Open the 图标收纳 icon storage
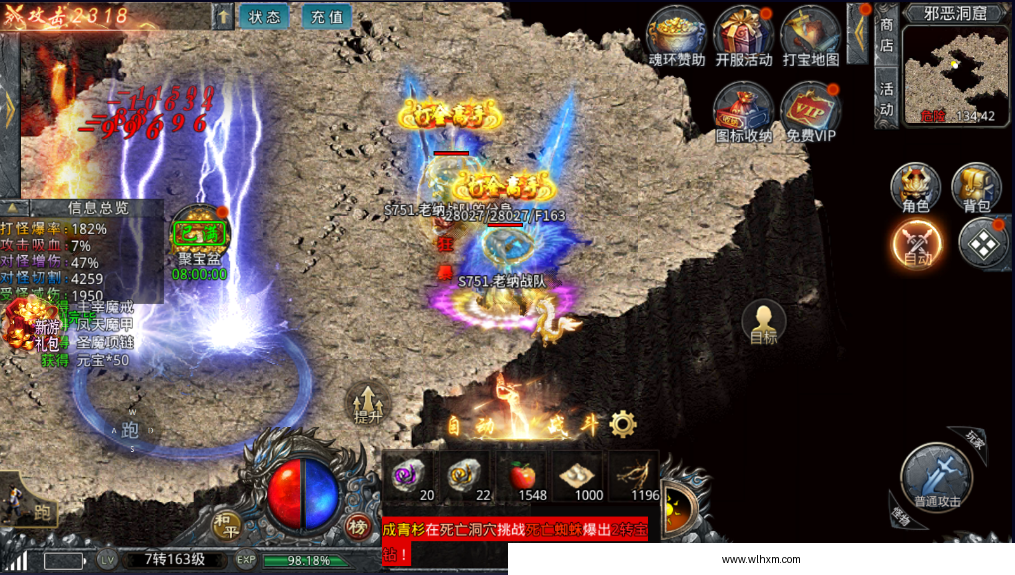This screenshot has height=575, width=1015. click(x=744, y=108)
